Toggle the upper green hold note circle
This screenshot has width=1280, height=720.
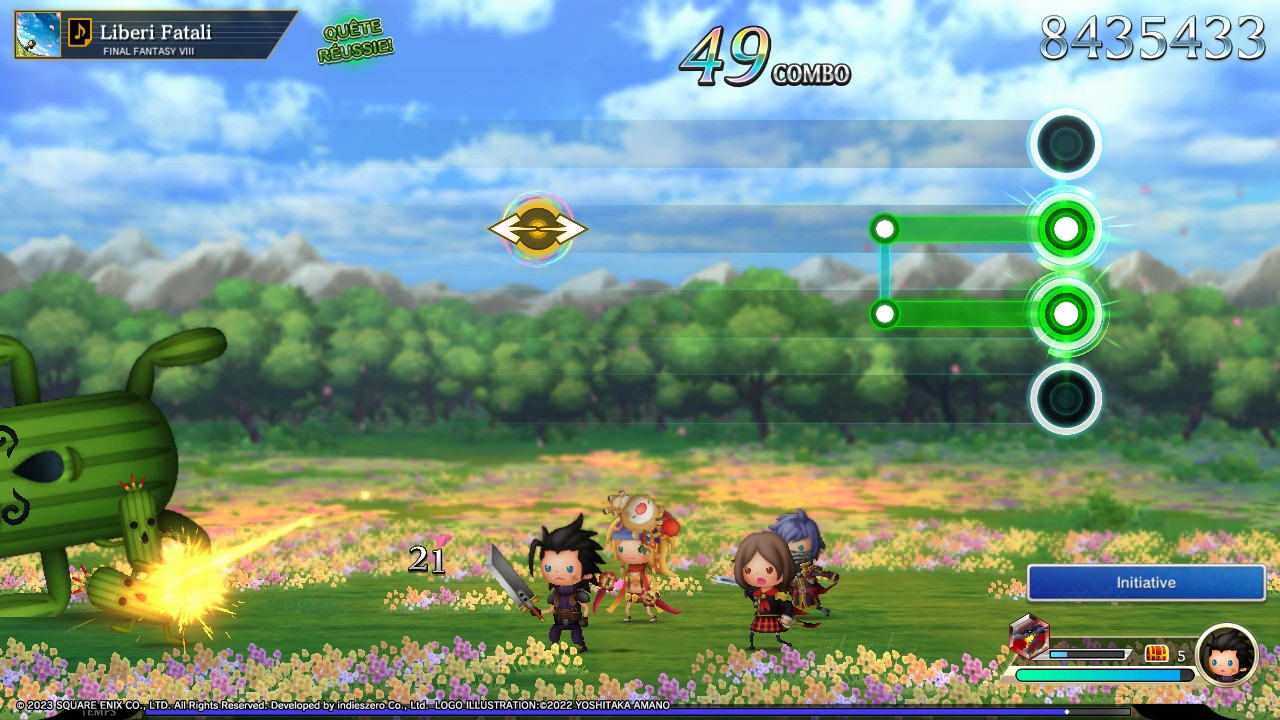pyautogui.click(x=1064, y=228)
